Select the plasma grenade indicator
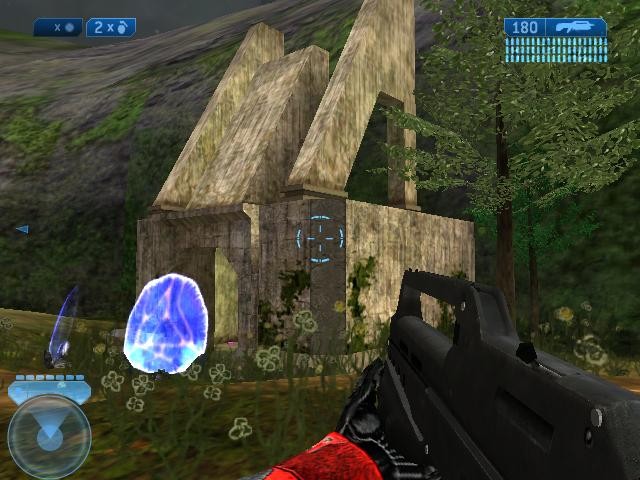Screen dimensions: 640x480 (x=58, y=28)
